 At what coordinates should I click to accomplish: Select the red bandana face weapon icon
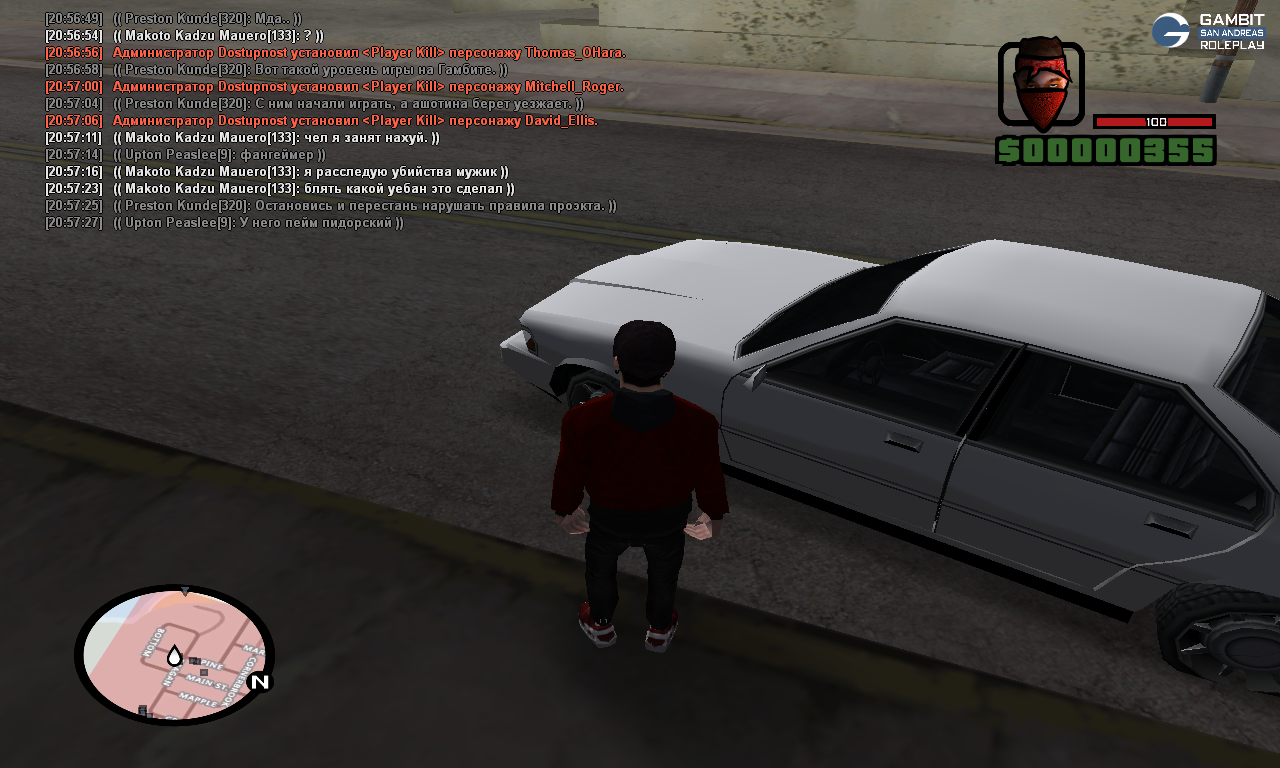click(1041, 83)
